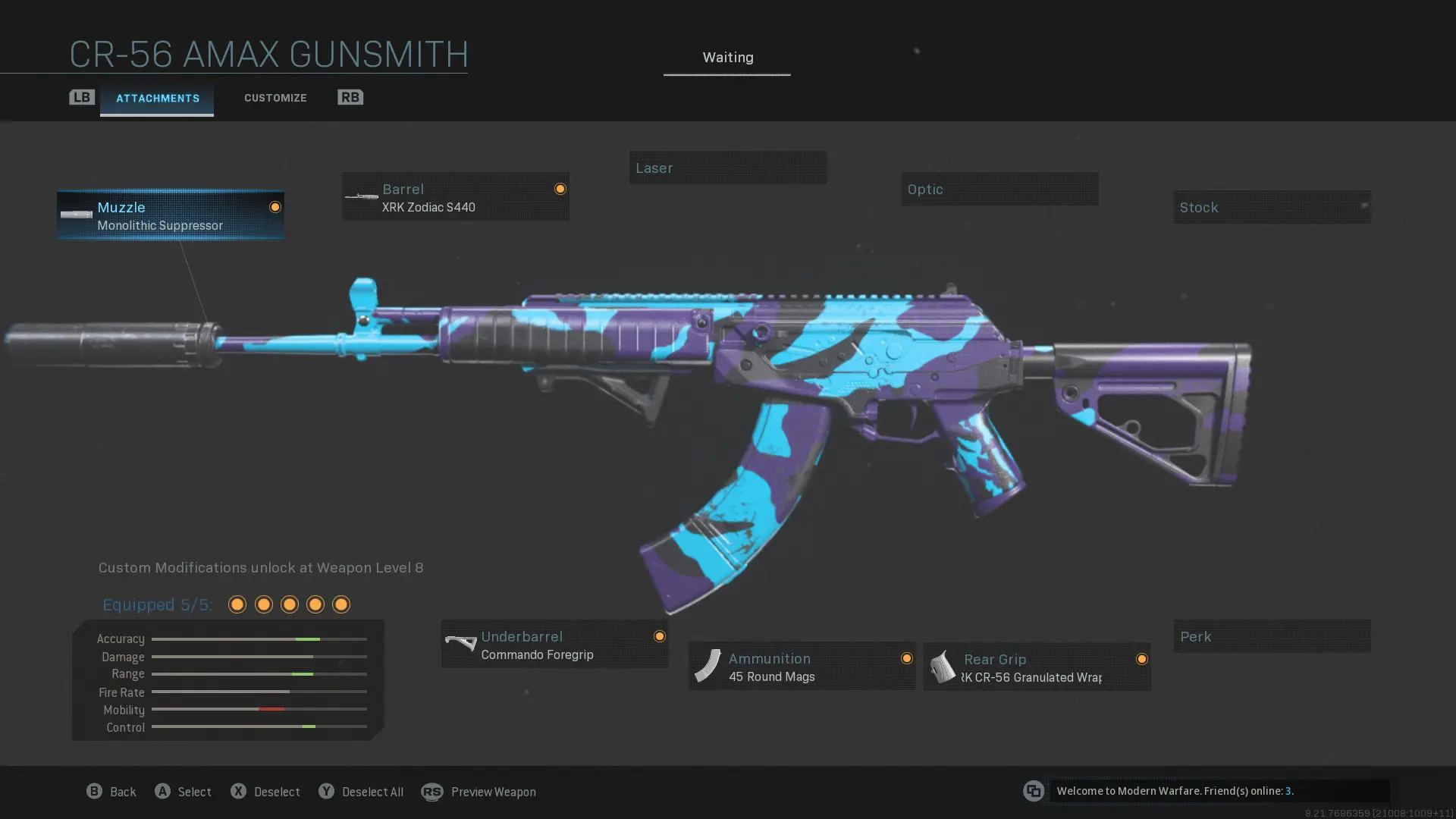Choose the empty Perk attachment slot

1272,636
